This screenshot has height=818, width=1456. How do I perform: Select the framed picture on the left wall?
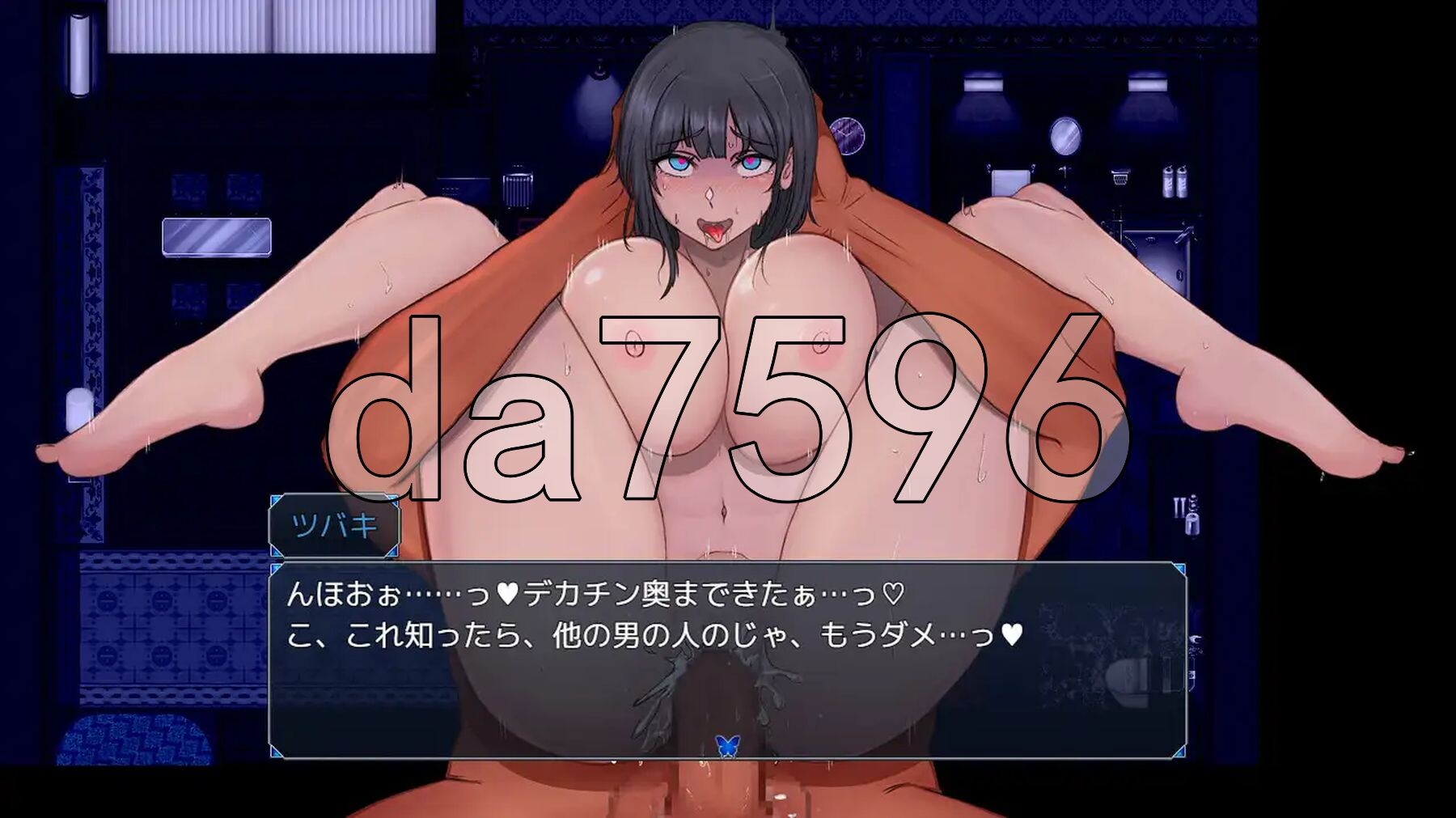(x=218, y=235)
